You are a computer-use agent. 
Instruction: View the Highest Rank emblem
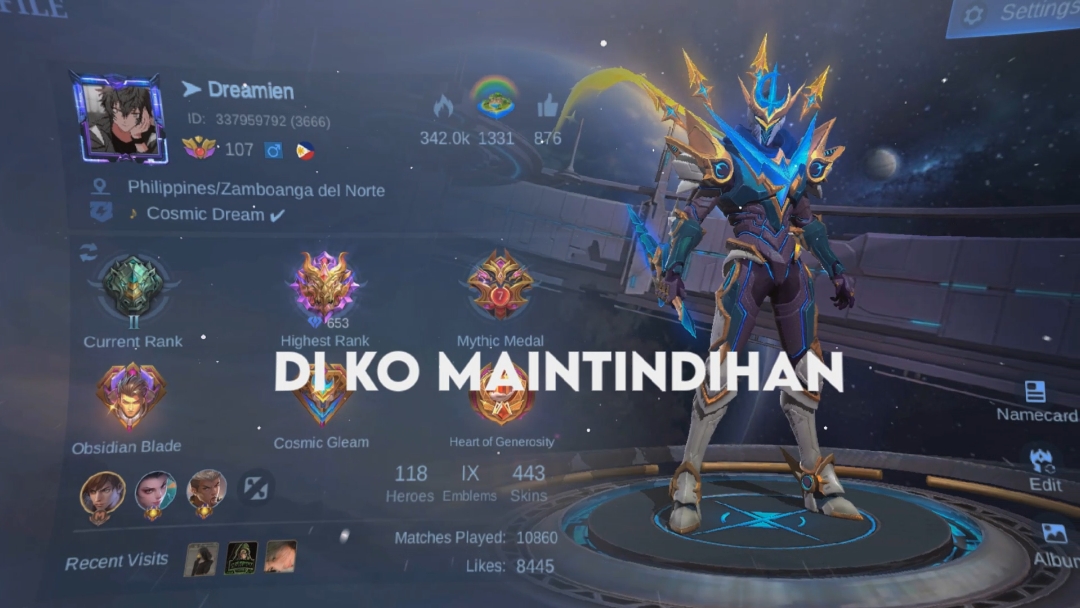coord(325,287)
